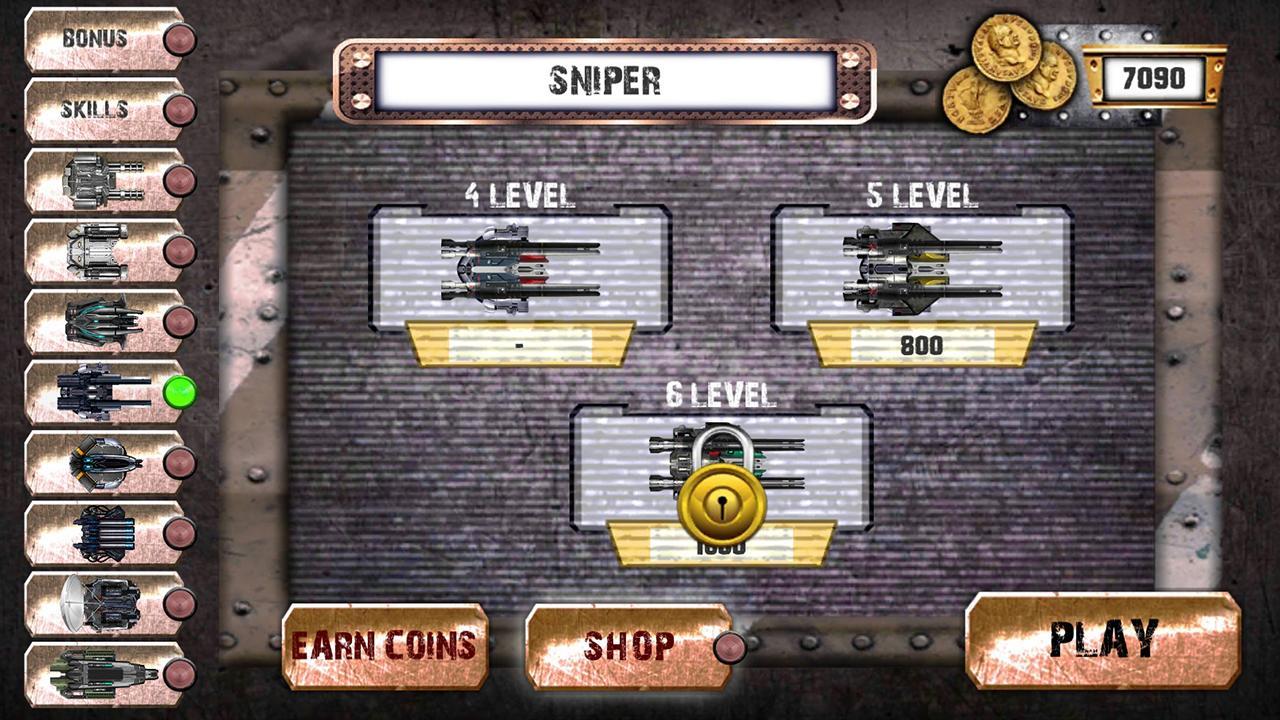Select the satellite dish weapon in sidebar
The width and height of the screenshot is (1280, 720).
[100, 603]
